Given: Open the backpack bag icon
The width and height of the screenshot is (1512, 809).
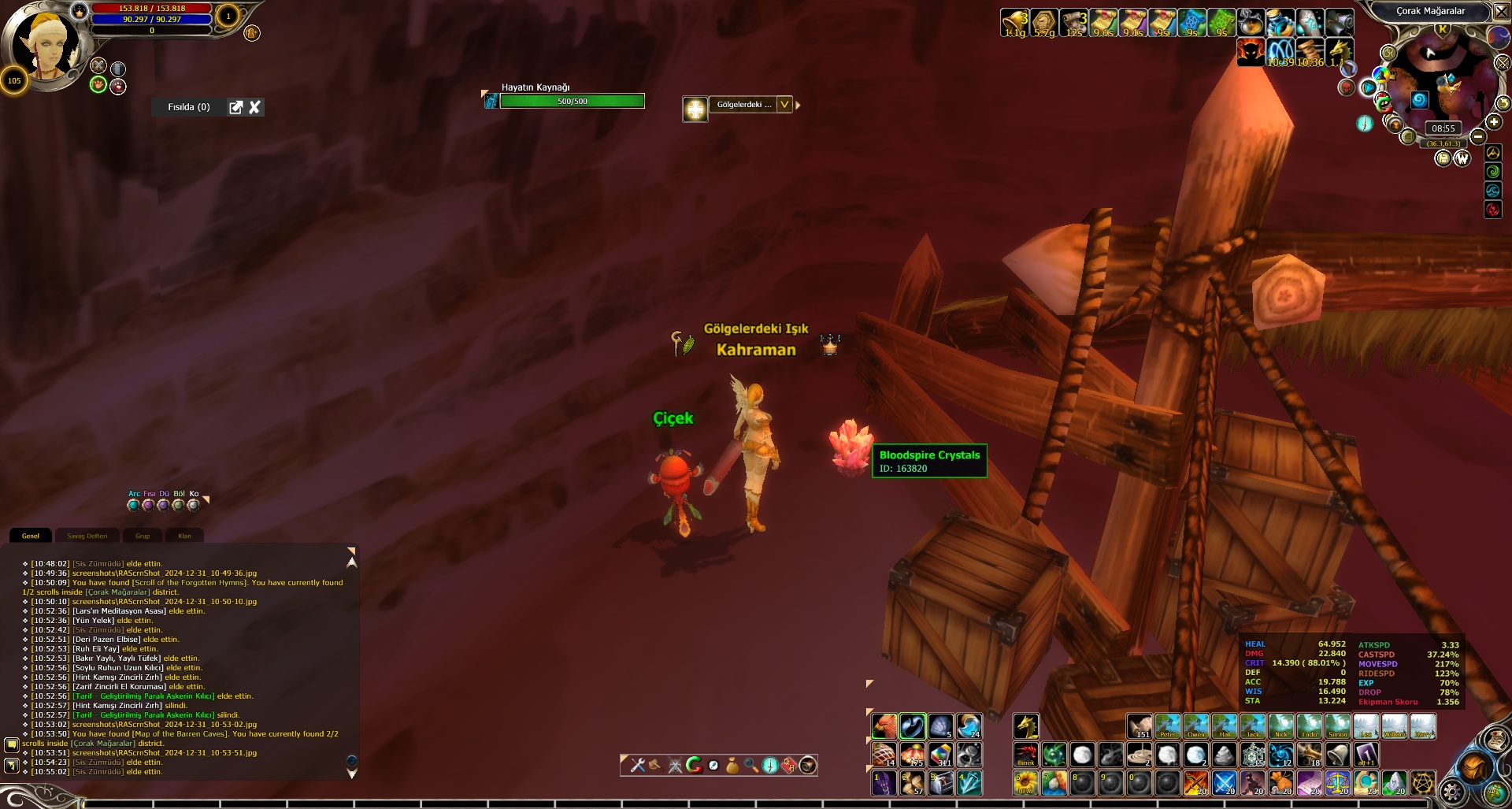Looking at the screenshot, I should [x=1473, y=767].
